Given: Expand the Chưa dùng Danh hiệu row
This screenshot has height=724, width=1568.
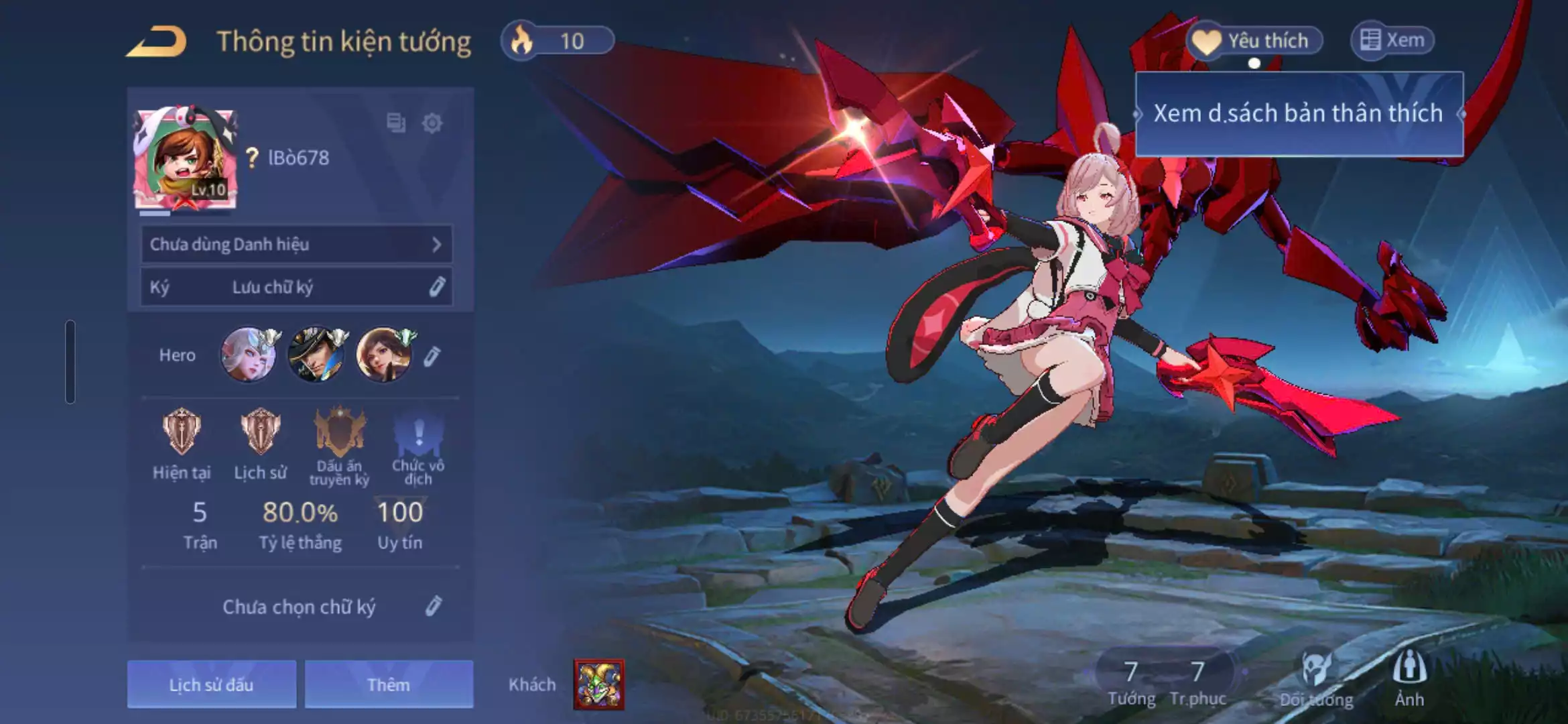Looking at the screenshot, I should pyautogui.click(x=296, y=244).
